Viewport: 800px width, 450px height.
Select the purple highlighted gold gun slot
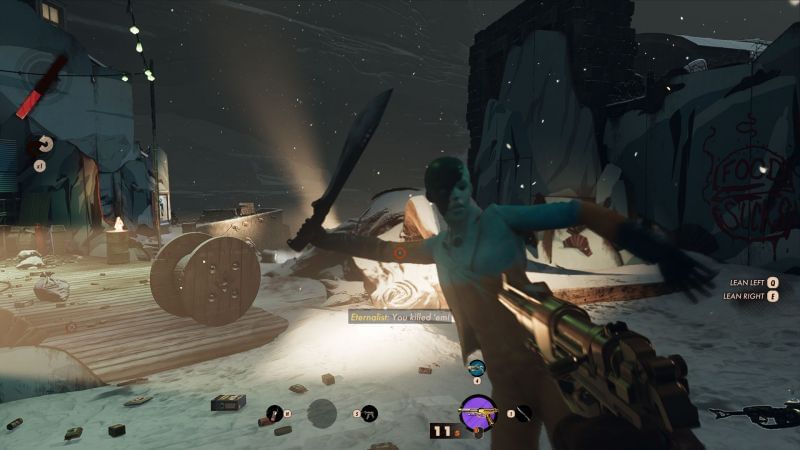[478, 412]
